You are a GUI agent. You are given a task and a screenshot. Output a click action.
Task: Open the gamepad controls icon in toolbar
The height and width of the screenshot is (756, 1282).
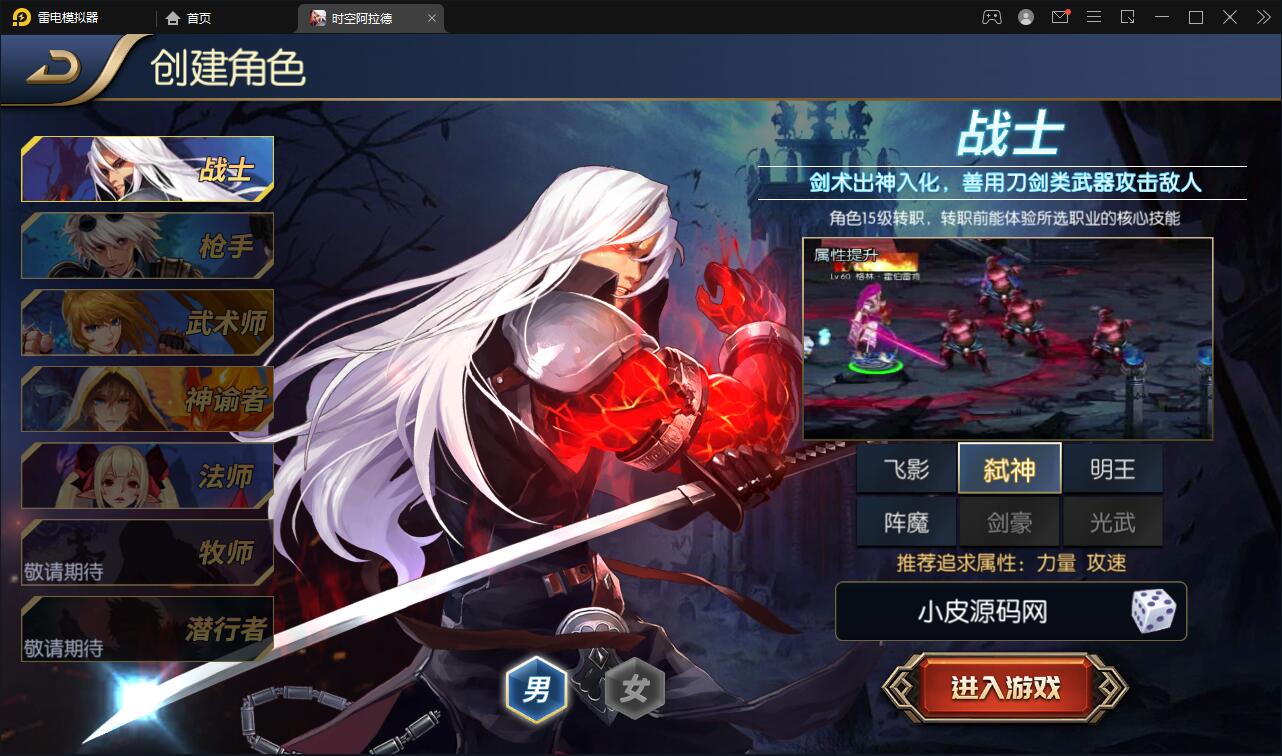(x=992, y=17)
